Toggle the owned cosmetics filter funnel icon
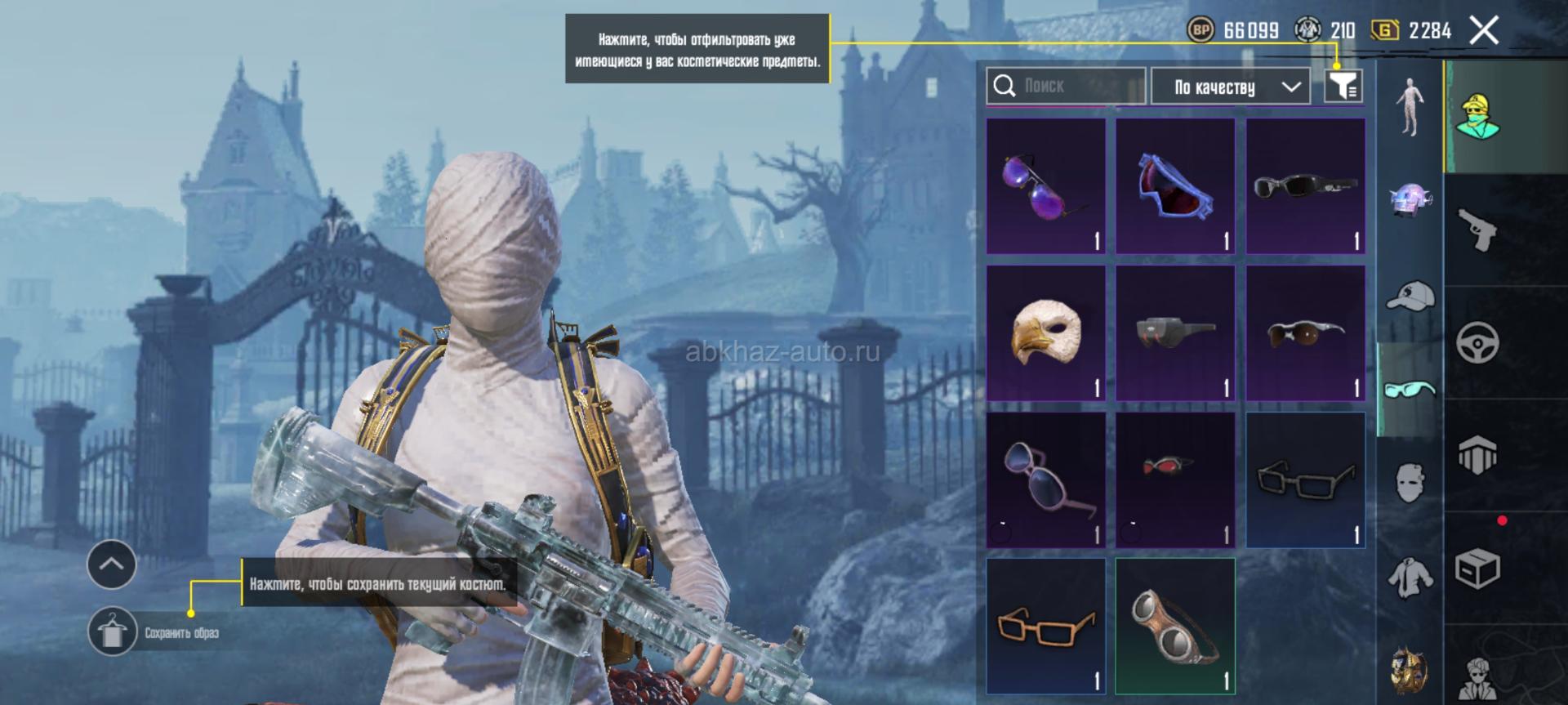This screenshot has width=1568, height=705. 1343,86
